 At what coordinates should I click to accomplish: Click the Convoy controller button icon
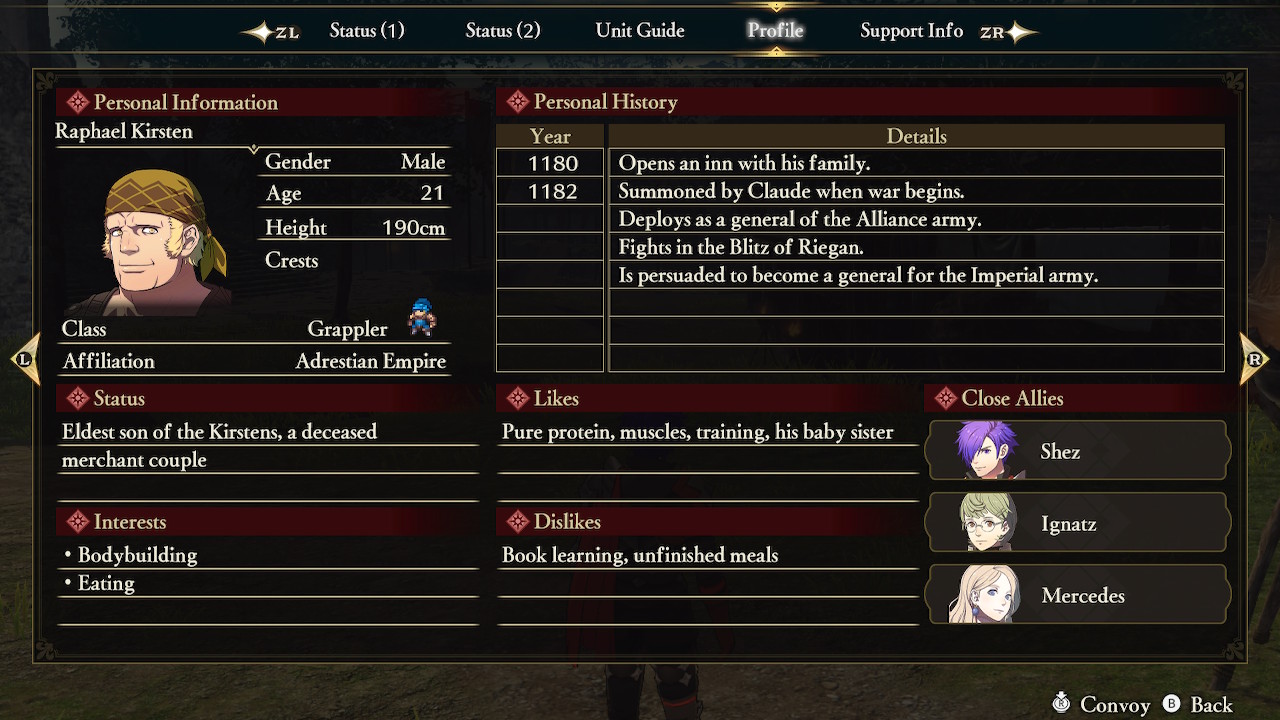coord(1062,704)
